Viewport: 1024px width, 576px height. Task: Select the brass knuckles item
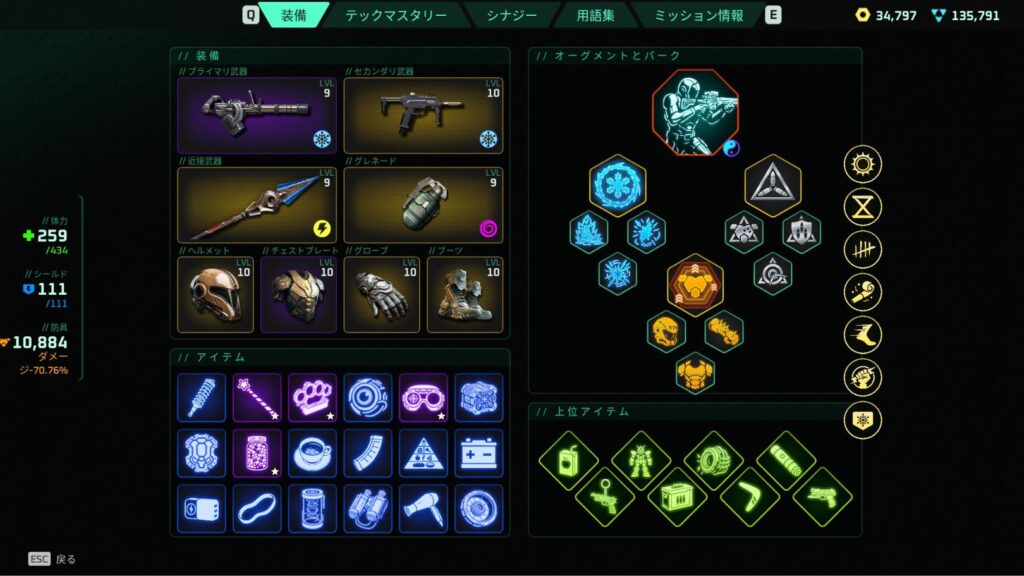[312, 397]
